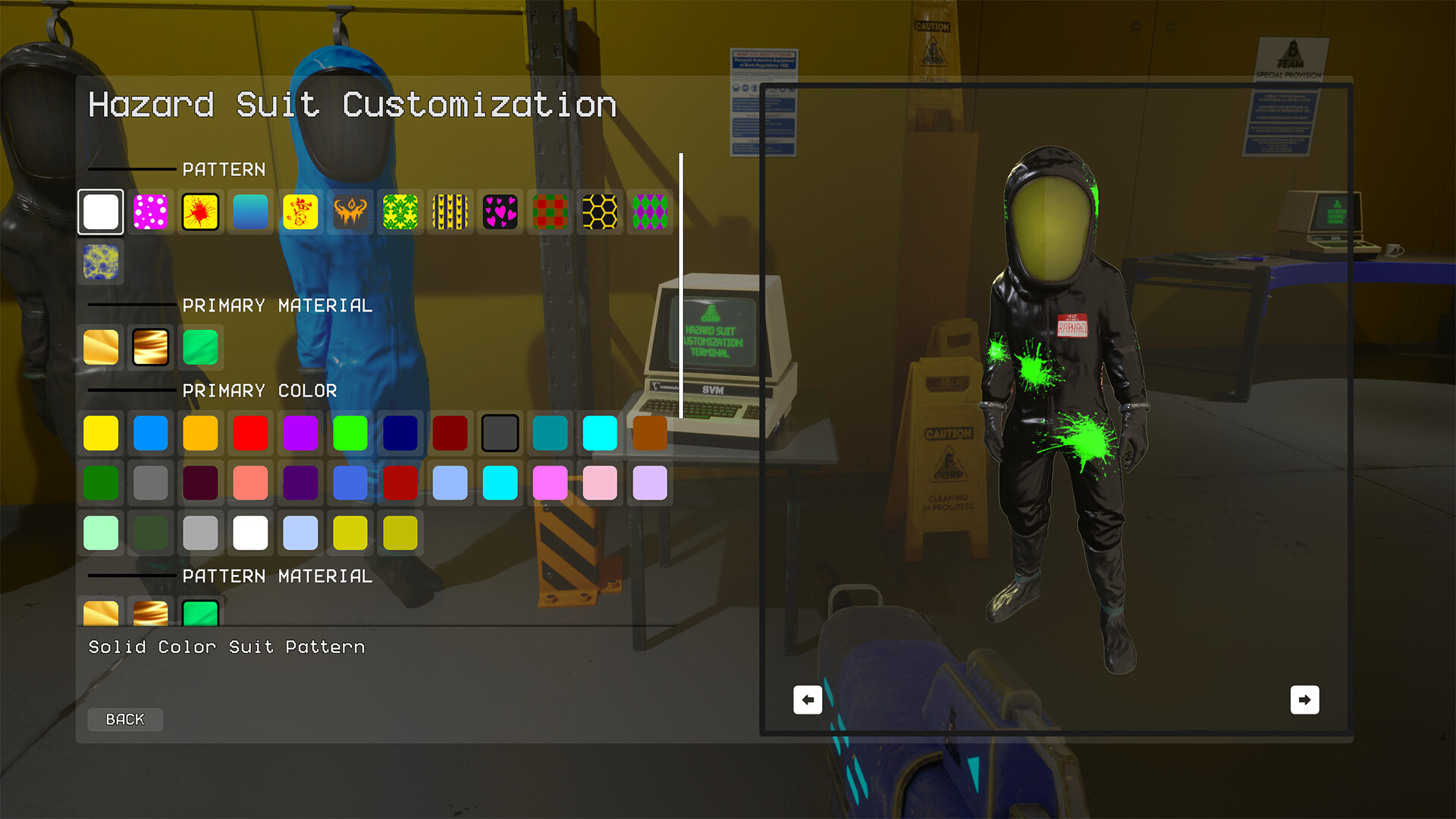Screen dimensions: 1456x819
Task: Pick the cyan primary color swatch
Action: (x=600, y=432)
